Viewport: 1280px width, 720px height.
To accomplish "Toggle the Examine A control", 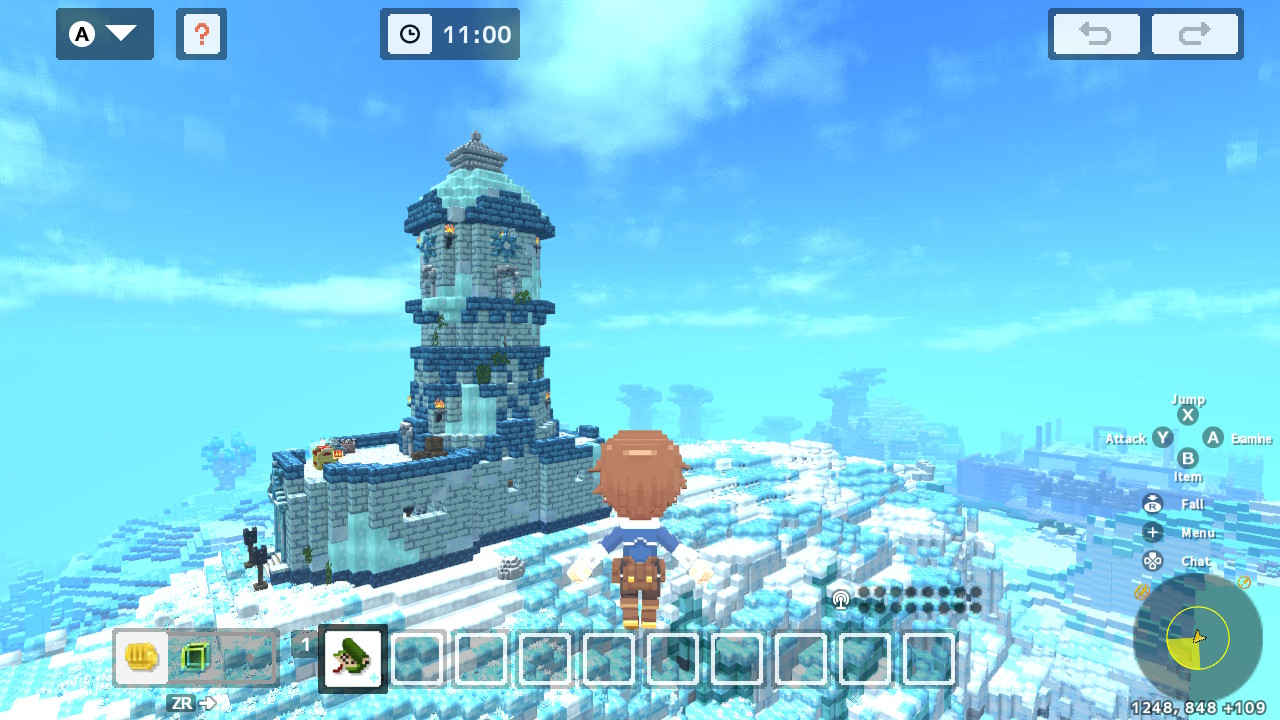I will coord(1213,438).
